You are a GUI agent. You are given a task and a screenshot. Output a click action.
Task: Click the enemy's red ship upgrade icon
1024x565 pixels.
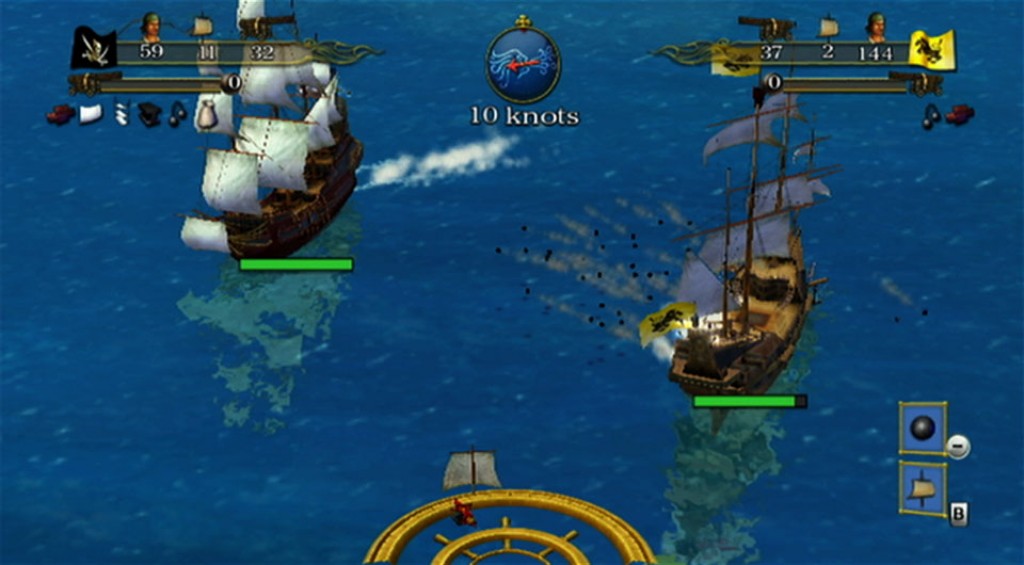pyautogui.click(x=960, y=115)
